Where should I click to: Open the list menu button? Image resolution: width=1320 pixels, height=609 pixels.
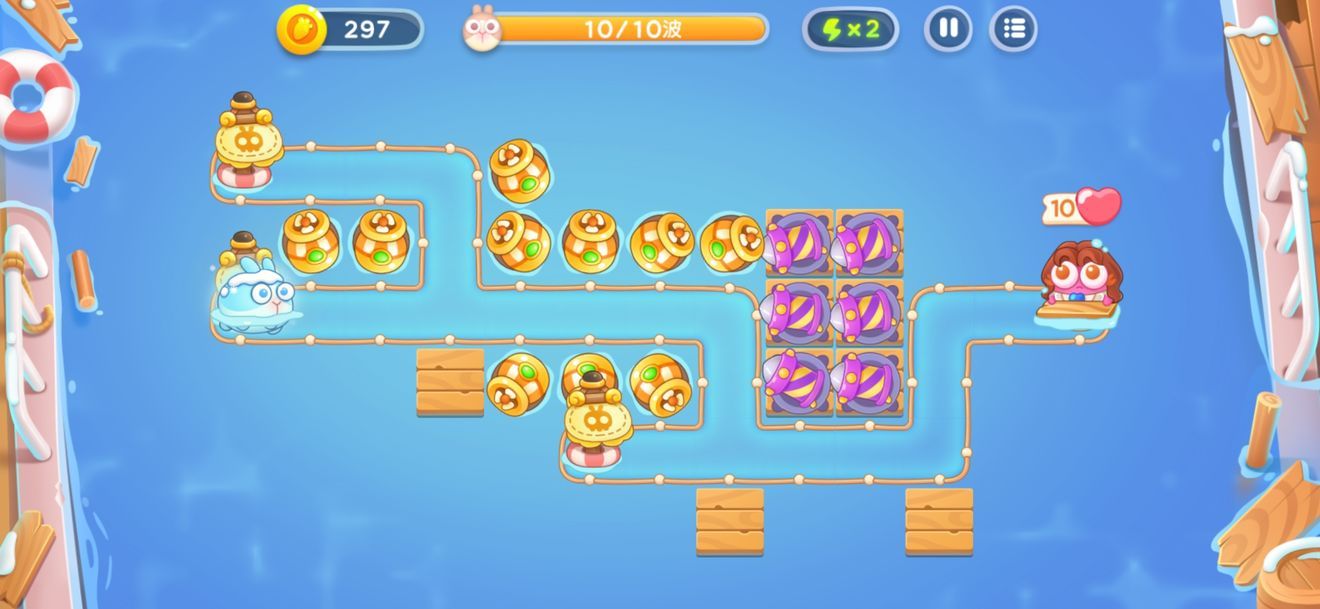1013,29
